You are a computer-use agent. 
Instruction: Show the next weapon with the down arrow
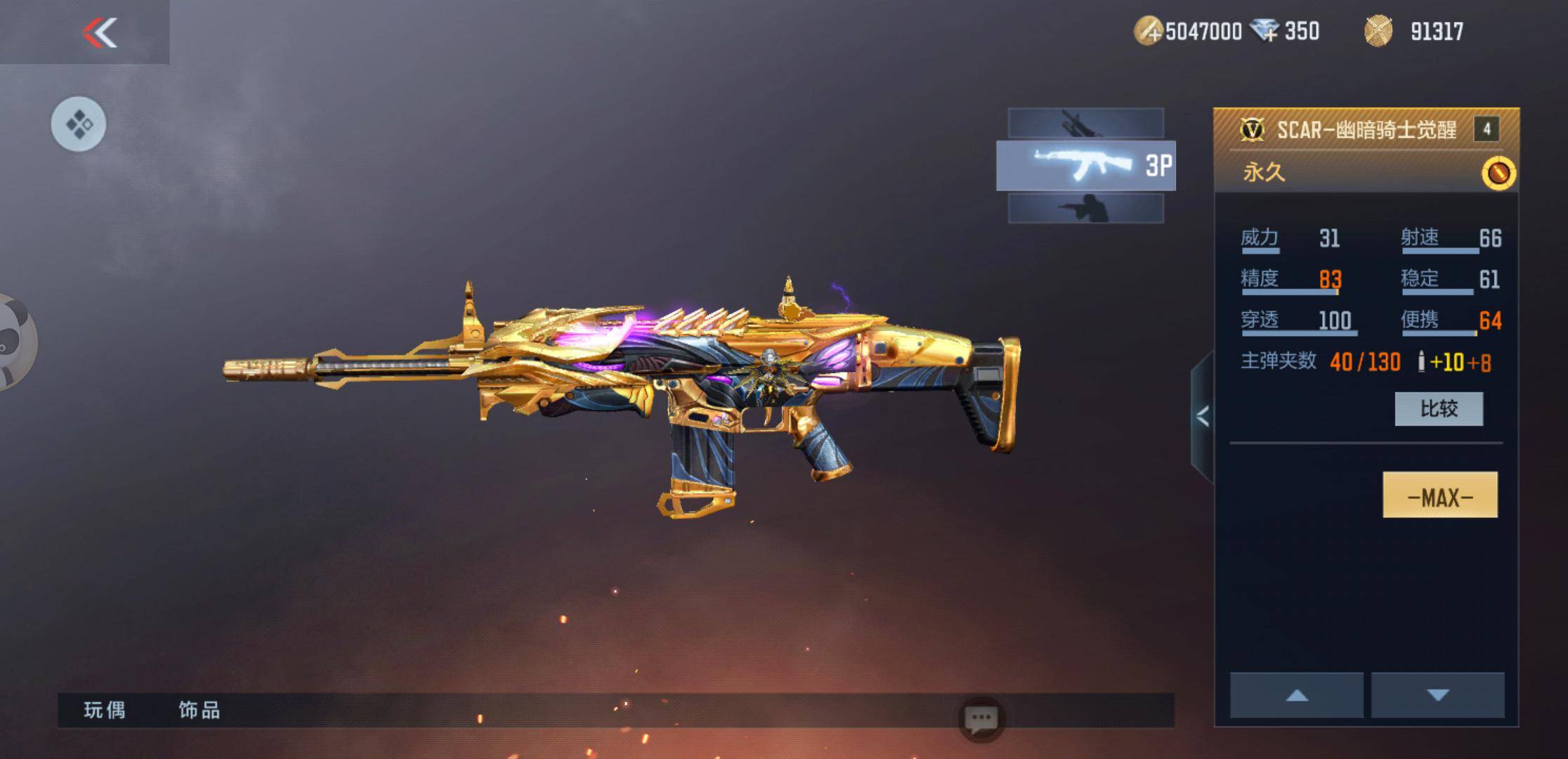click(1438, 695)
